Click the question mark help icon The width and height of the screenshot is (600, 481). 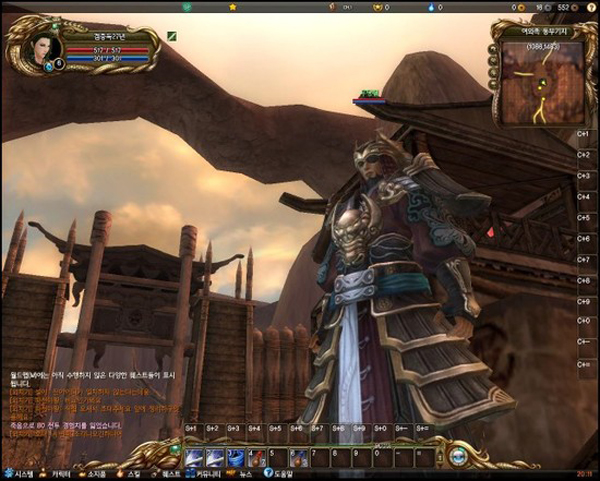point(266,473)
